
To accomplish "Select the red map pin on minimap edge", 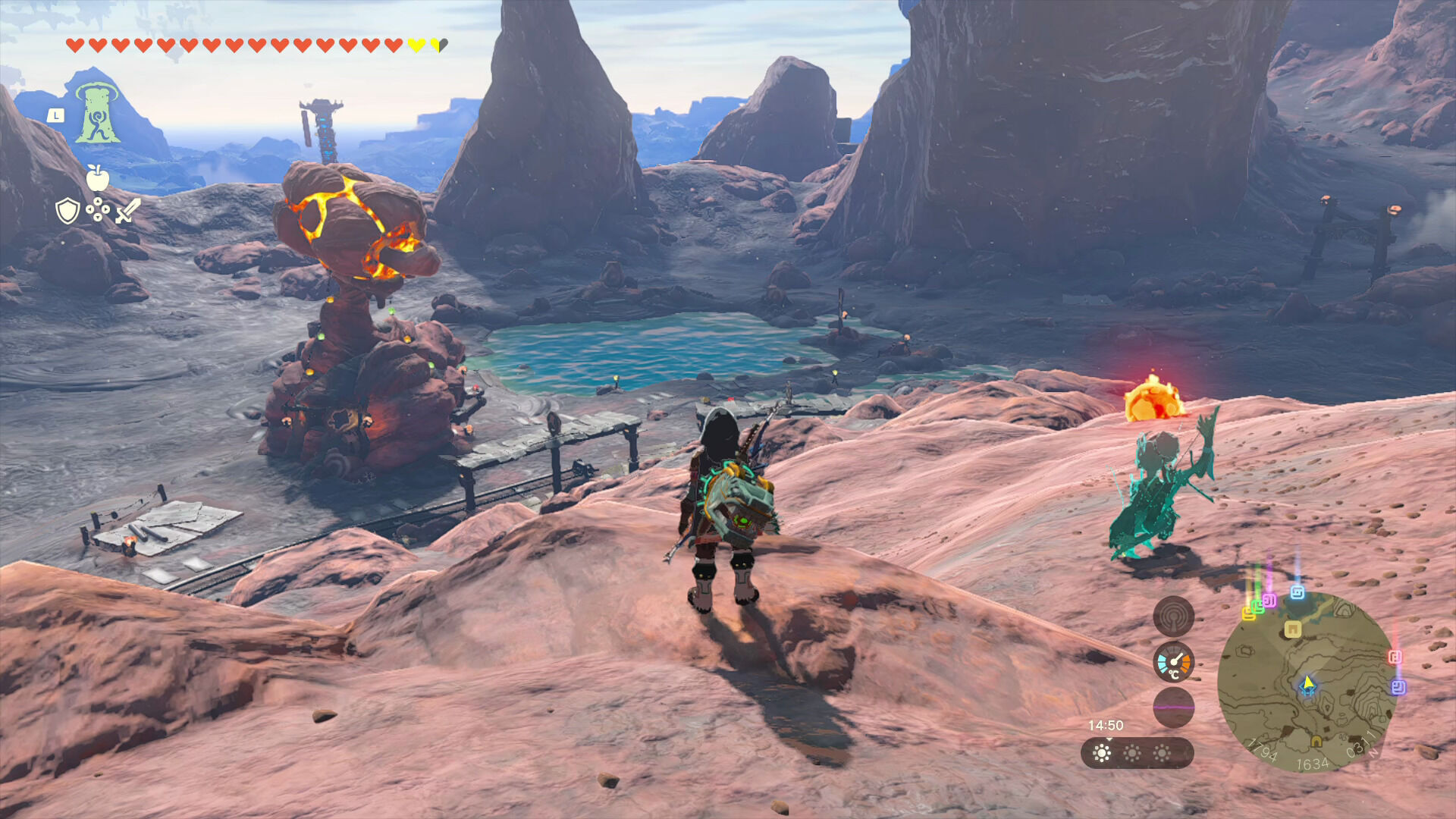I will click(x=1395, y=657).
